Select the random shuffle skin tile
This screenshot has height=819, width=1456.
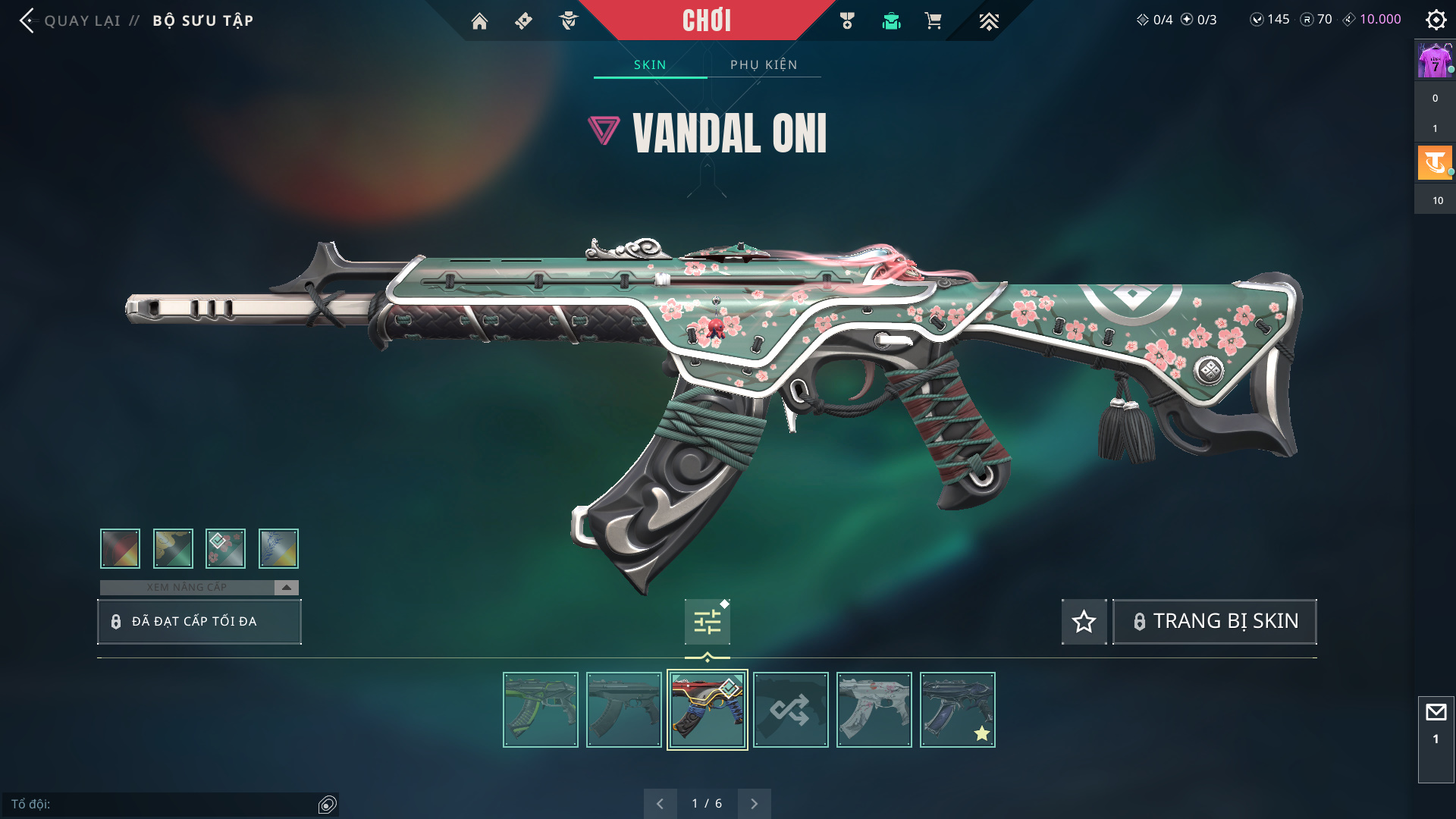pos(790,710)
